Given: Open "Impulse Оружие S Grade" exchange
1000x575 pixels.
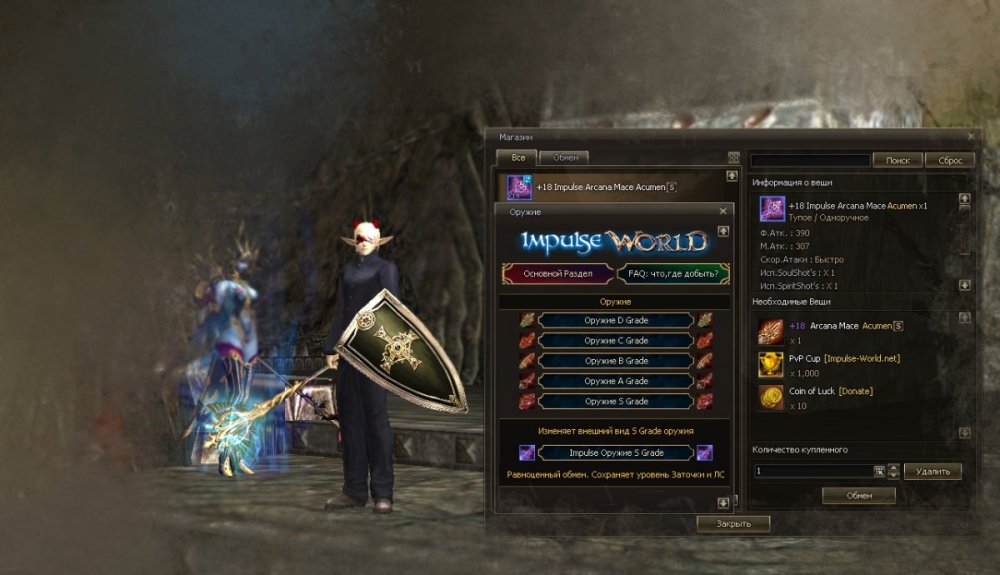Looking at the screenshot, I should pos(616,453).
